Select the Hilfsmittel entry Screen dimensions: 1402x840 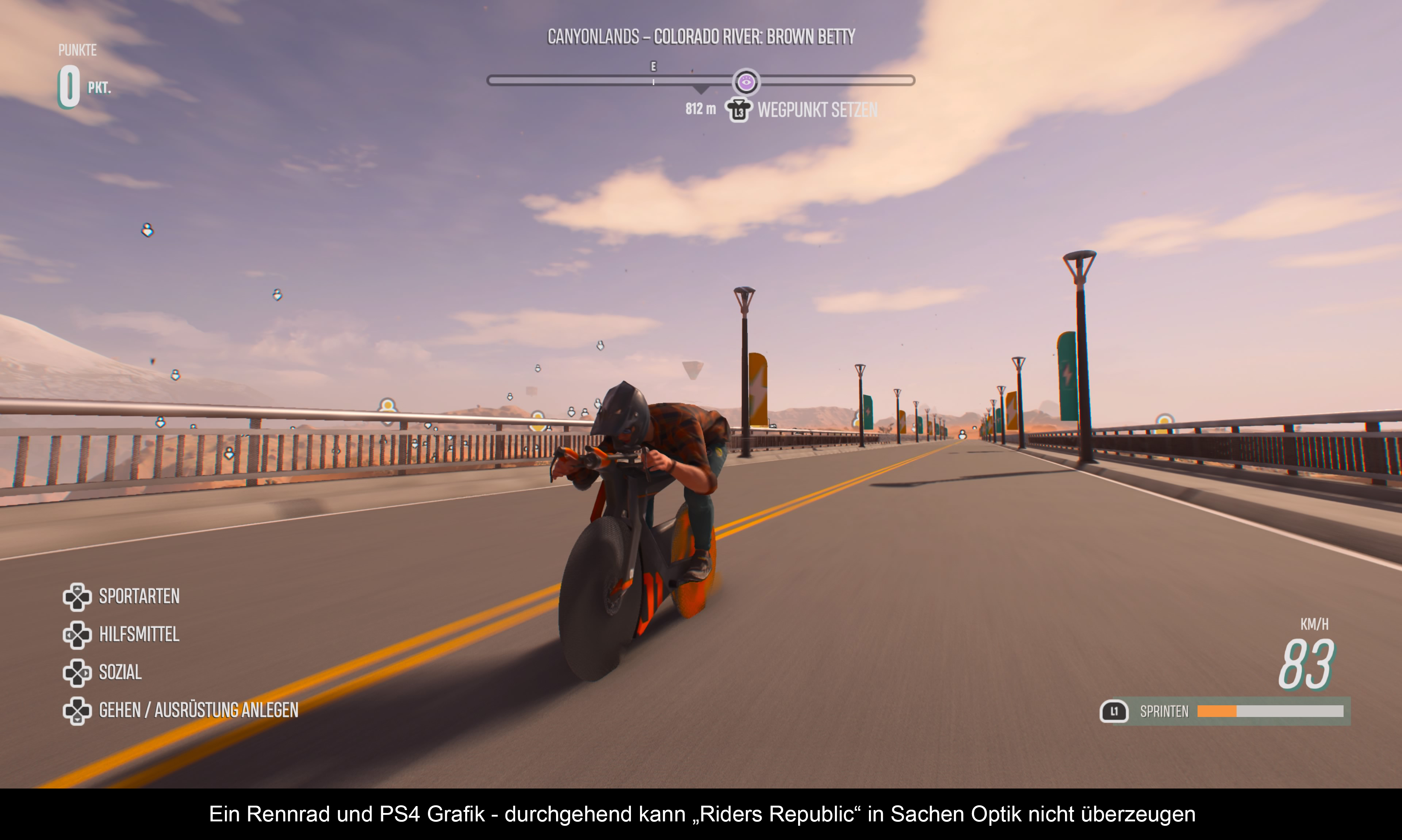(139, 634)
